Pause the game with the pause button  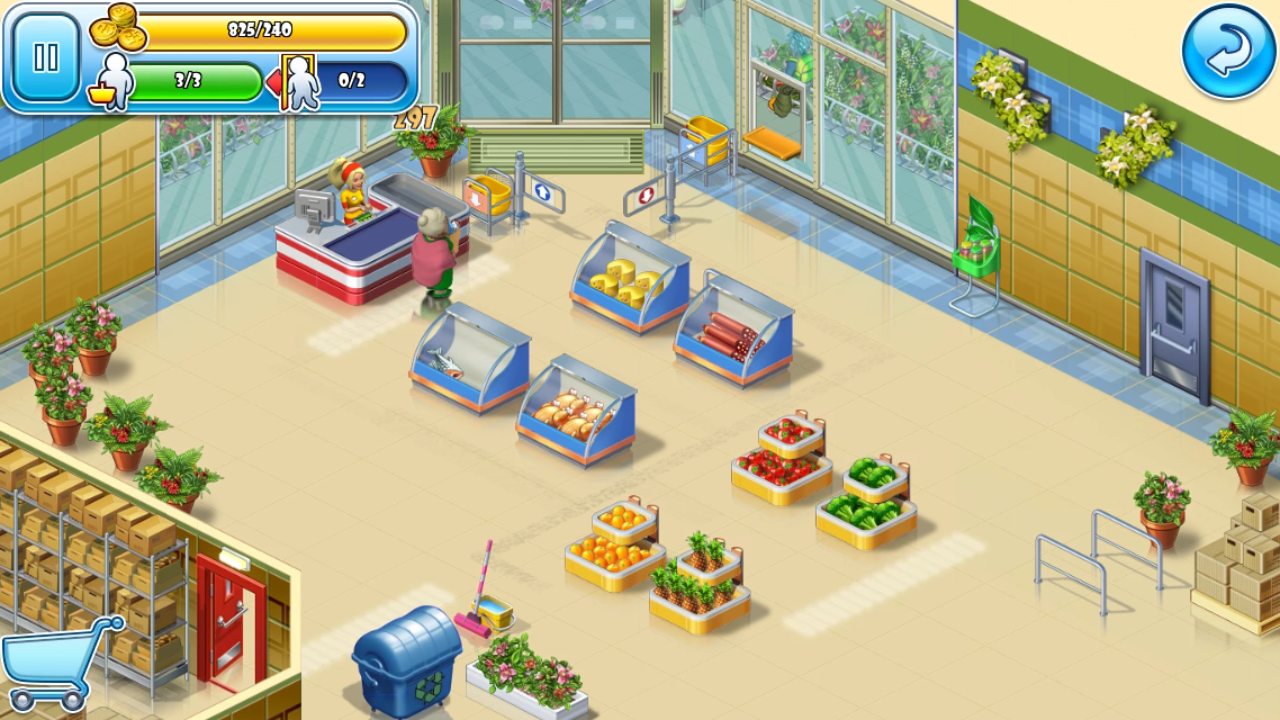coord(46,57)
